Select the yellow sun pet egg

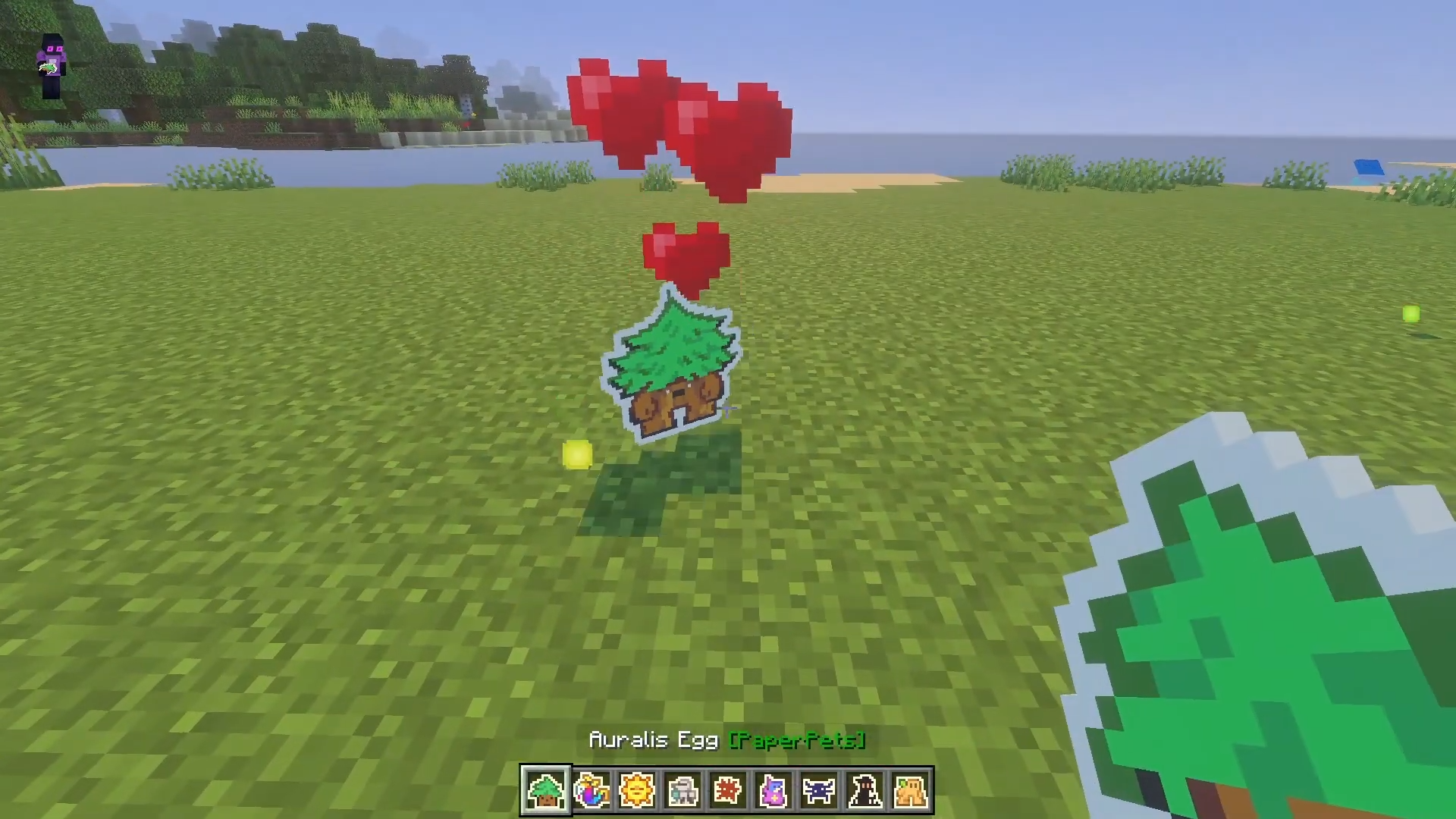637,790
